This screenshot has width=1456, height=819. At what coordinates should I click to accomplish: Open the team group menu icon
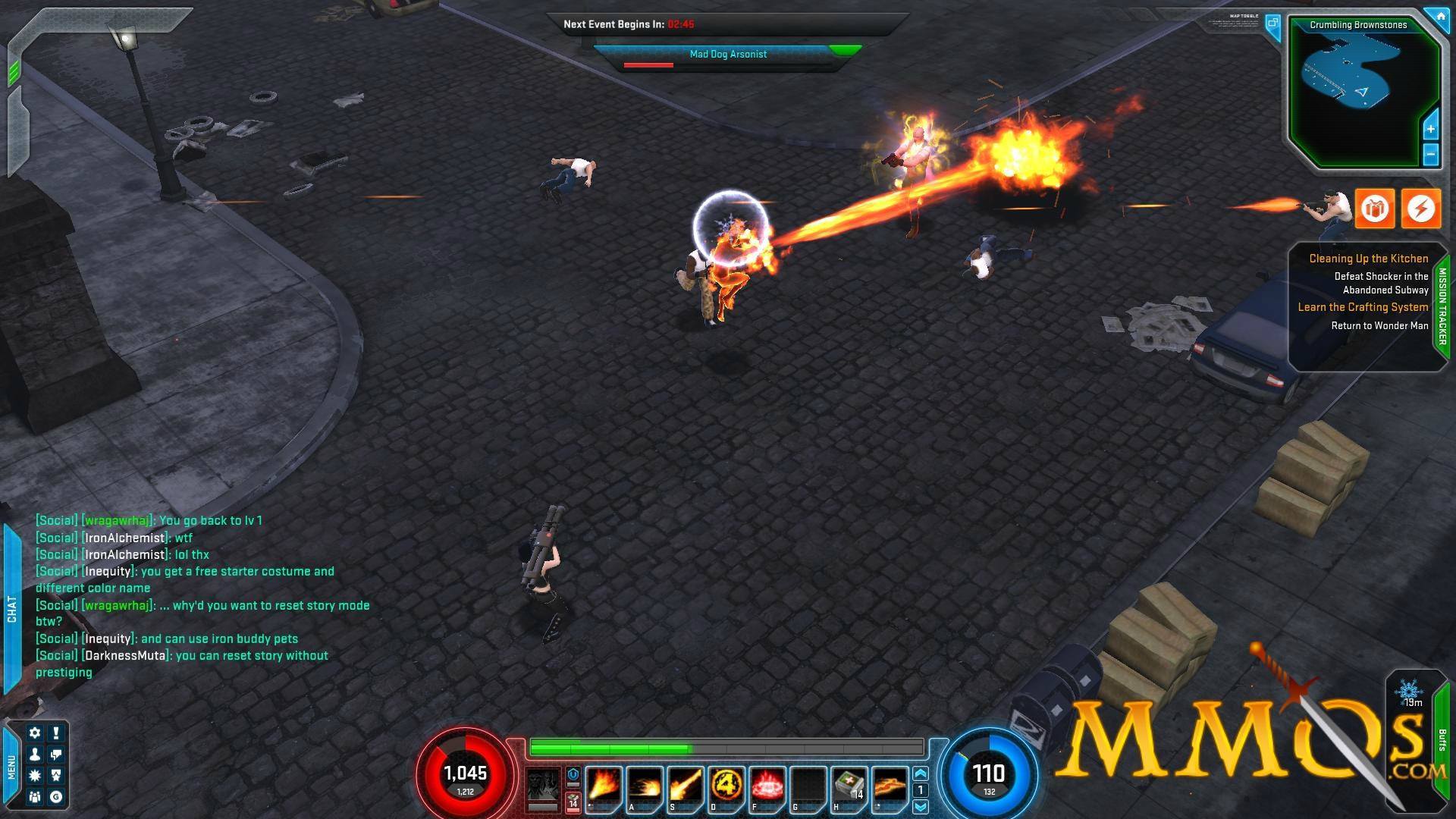click(35, 797)
